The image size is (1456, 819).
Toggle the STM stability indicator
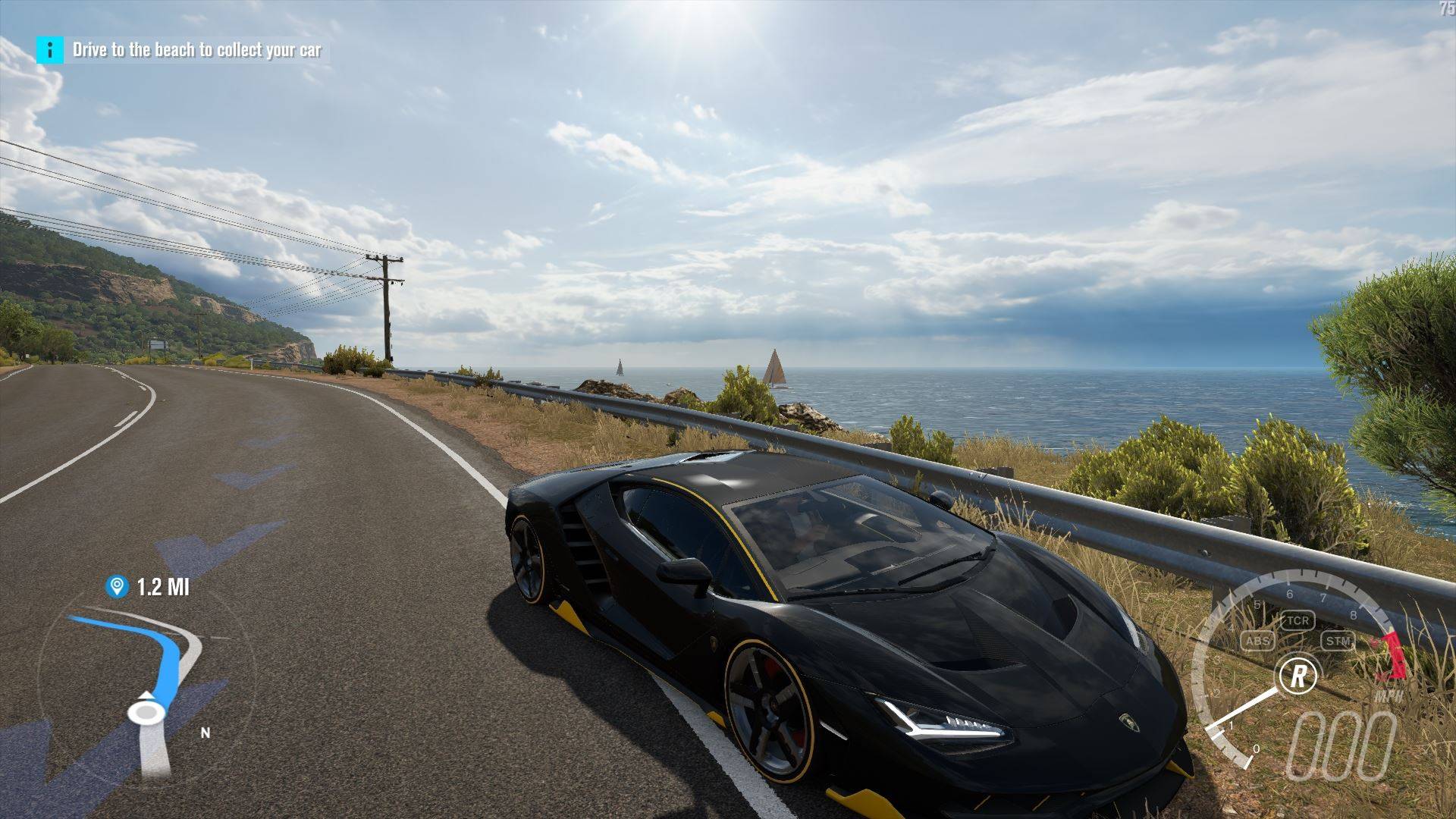[1338, 642]
